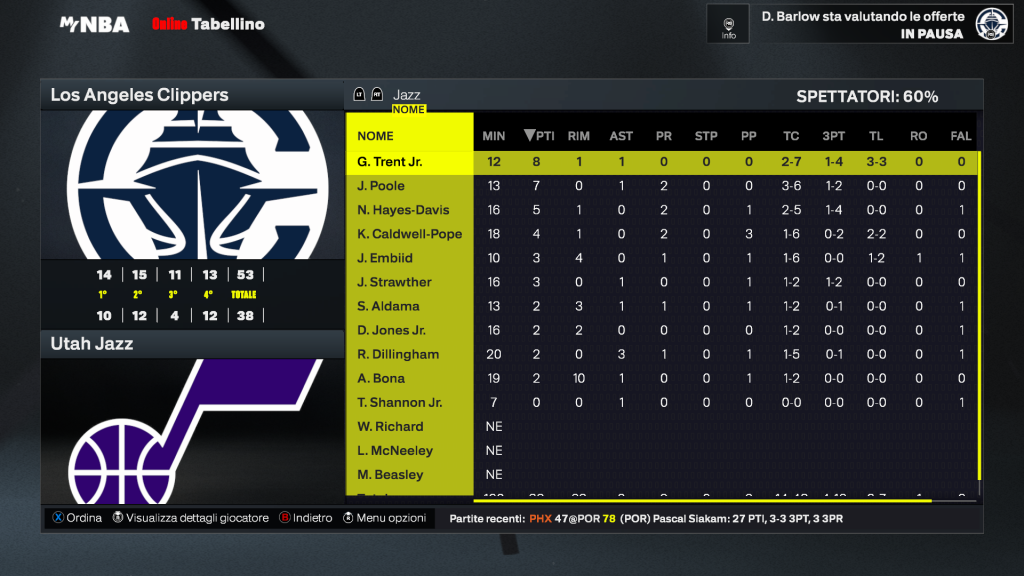Select N. Hayes-Davis row
This screenshot has width=1024, height=576.
(x=403, y=210)
